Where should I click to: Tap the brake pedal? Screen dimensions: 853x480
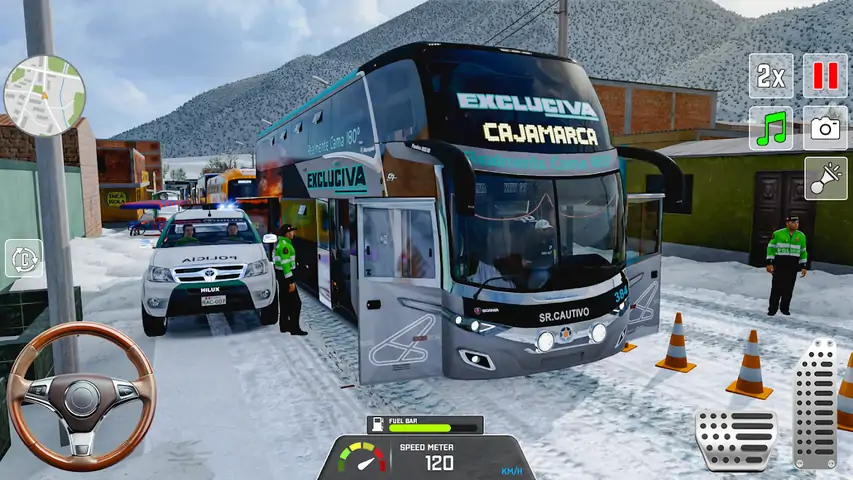(x=735, y=437)
